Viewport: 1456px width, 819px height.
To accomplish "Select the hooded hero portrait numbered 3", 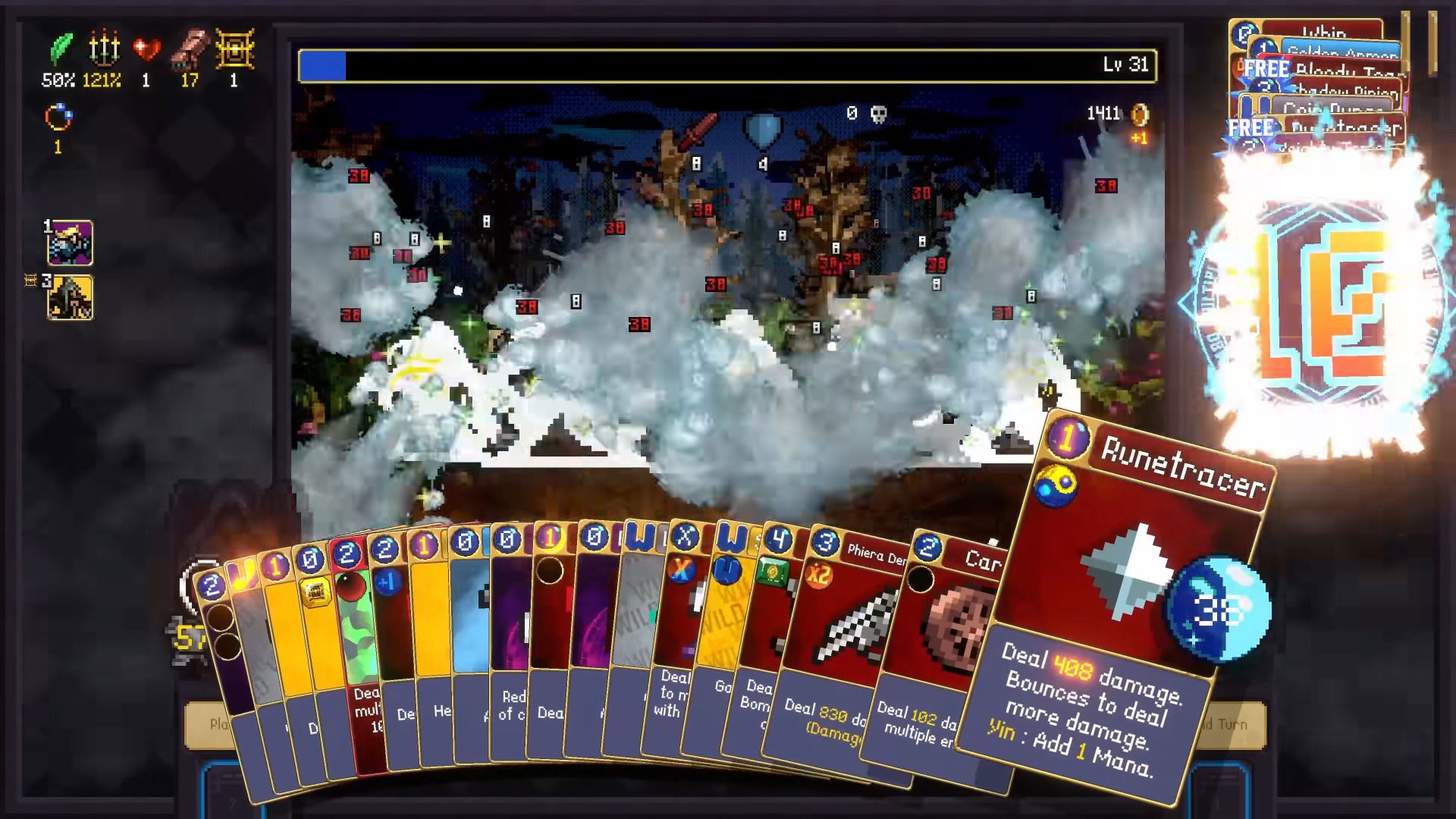I will 71,297.
